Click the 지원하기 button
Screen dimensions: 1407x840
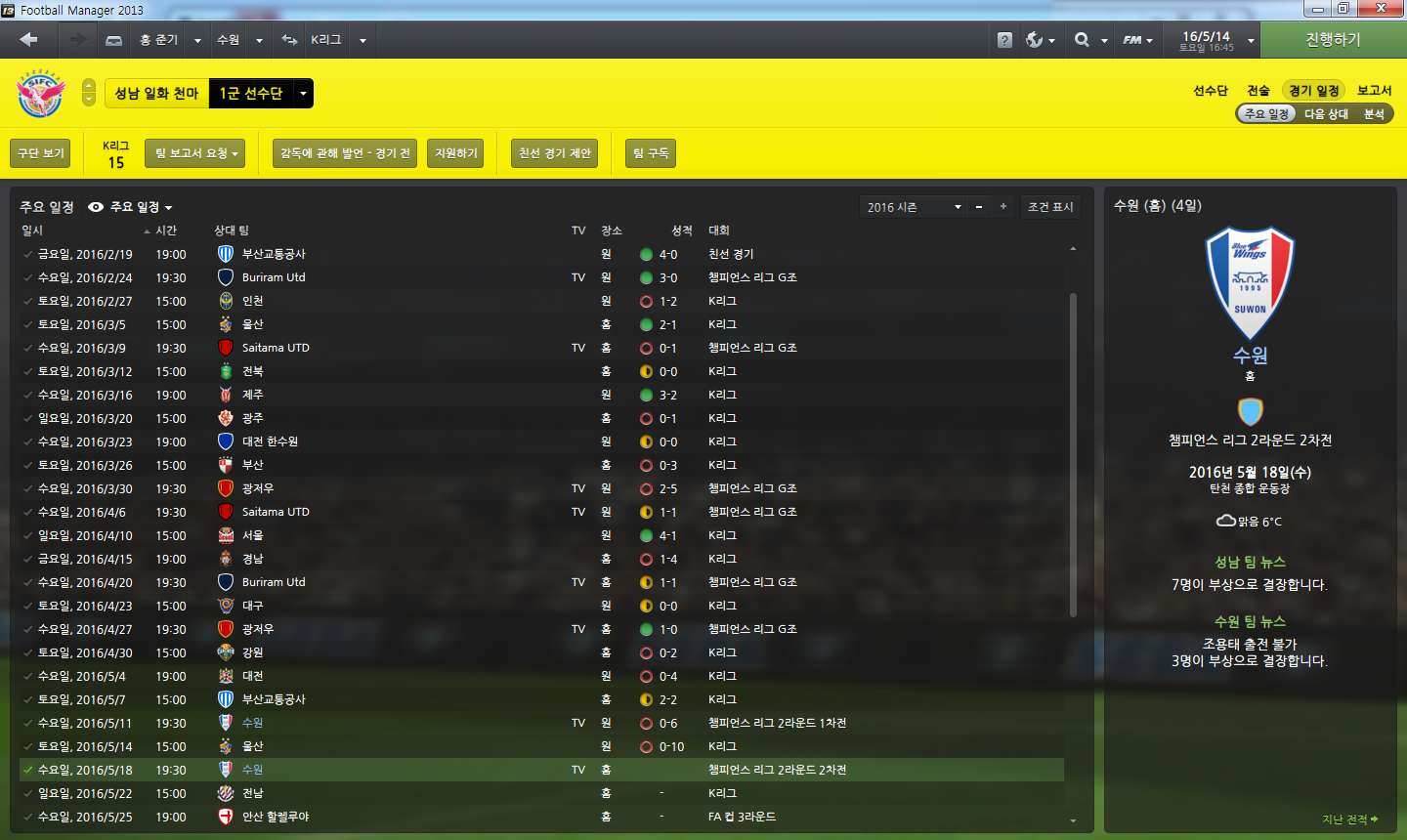455,153
